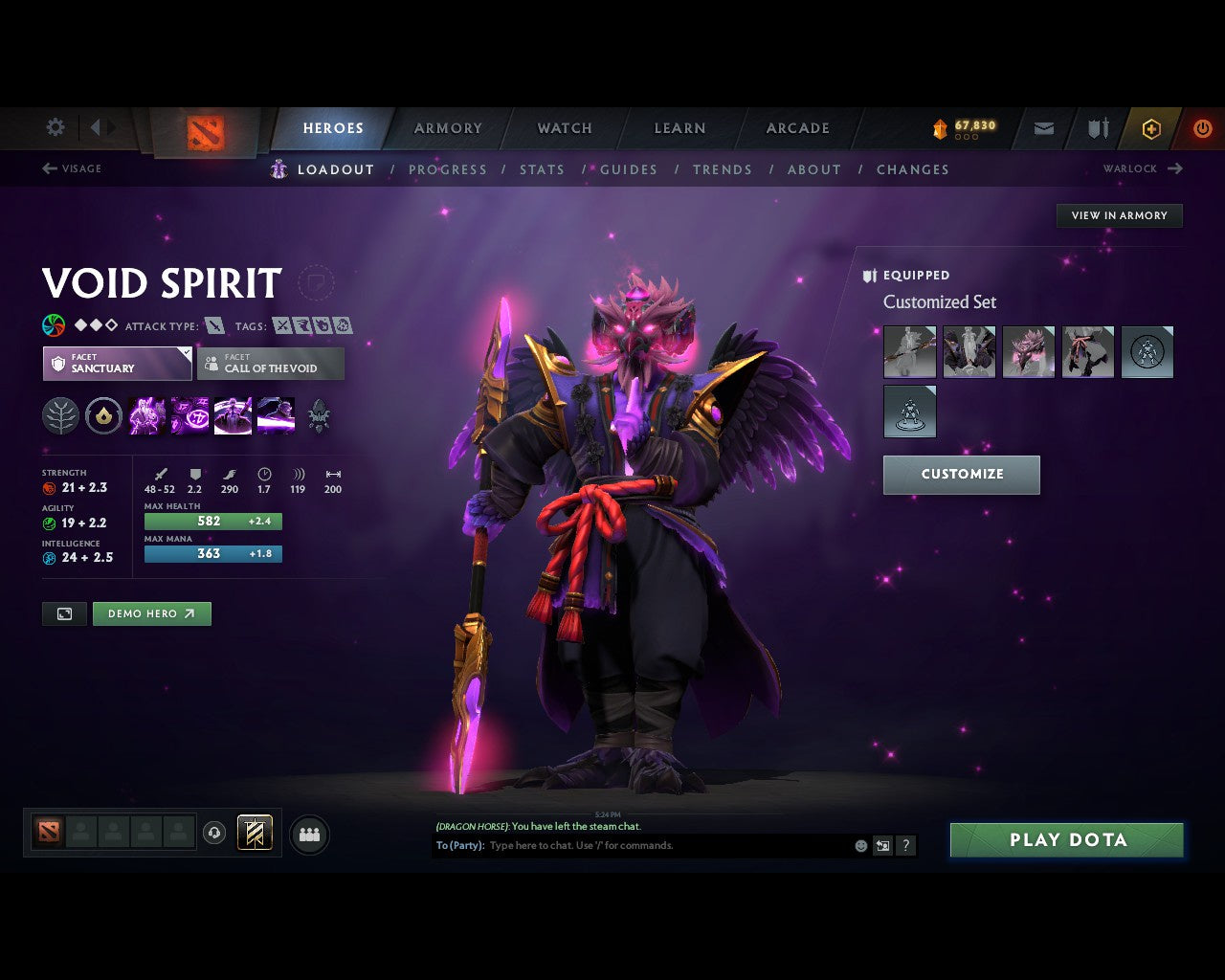1225x980 pixels.
Task: Go back to the Visage hero page
Action: point(74,168)
